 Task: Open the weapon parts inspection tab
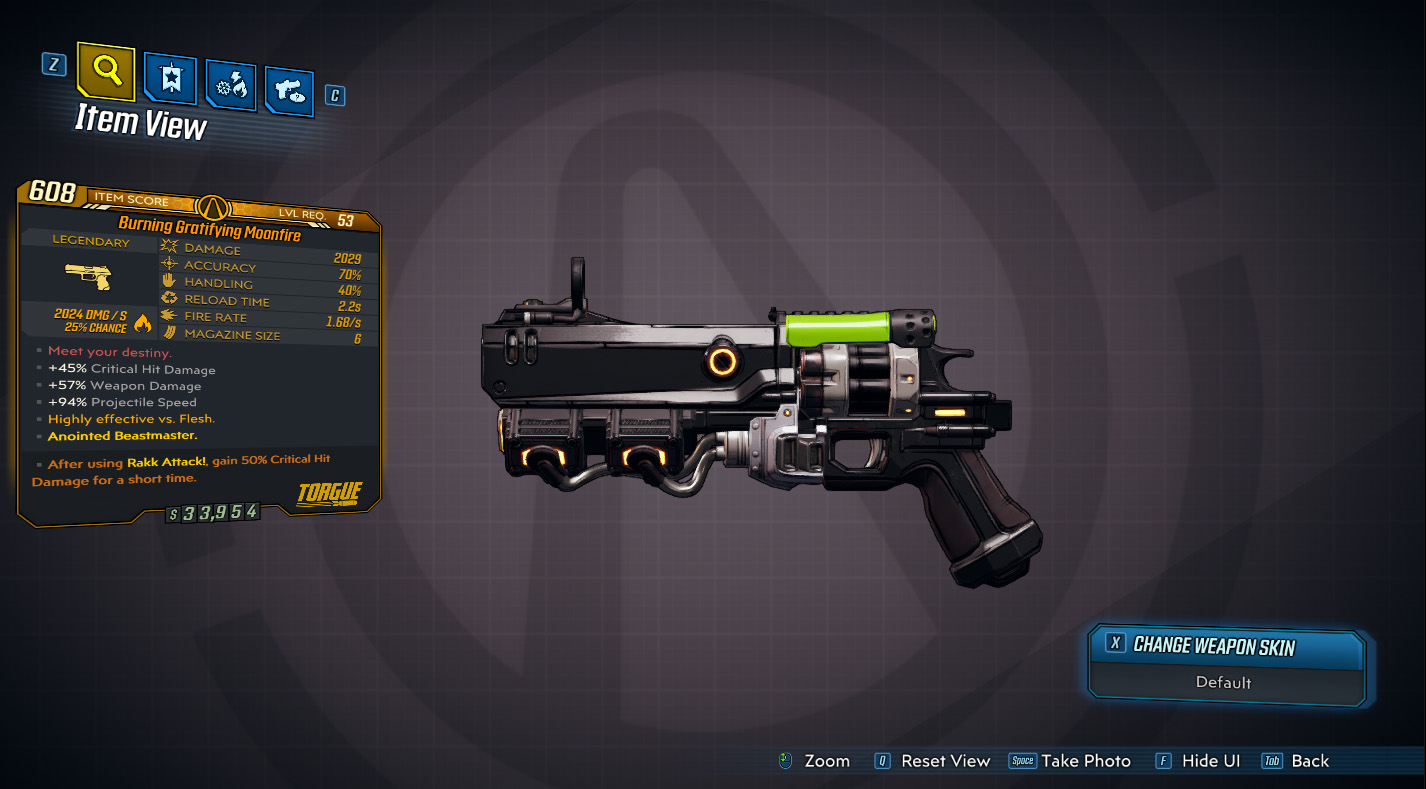289,87
